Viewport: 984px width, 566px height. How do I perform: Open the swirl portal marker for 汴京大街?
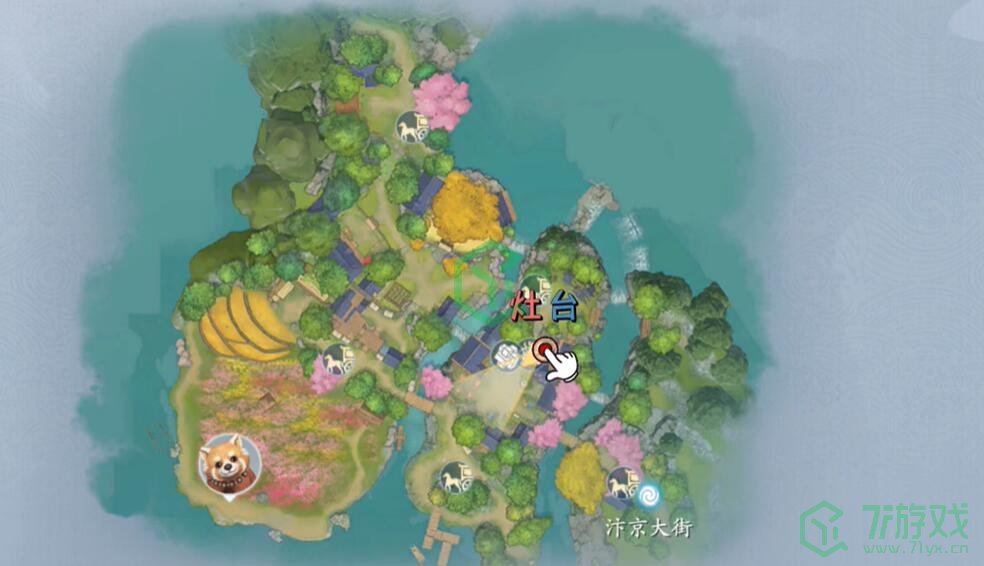click(x=651, y=493)
